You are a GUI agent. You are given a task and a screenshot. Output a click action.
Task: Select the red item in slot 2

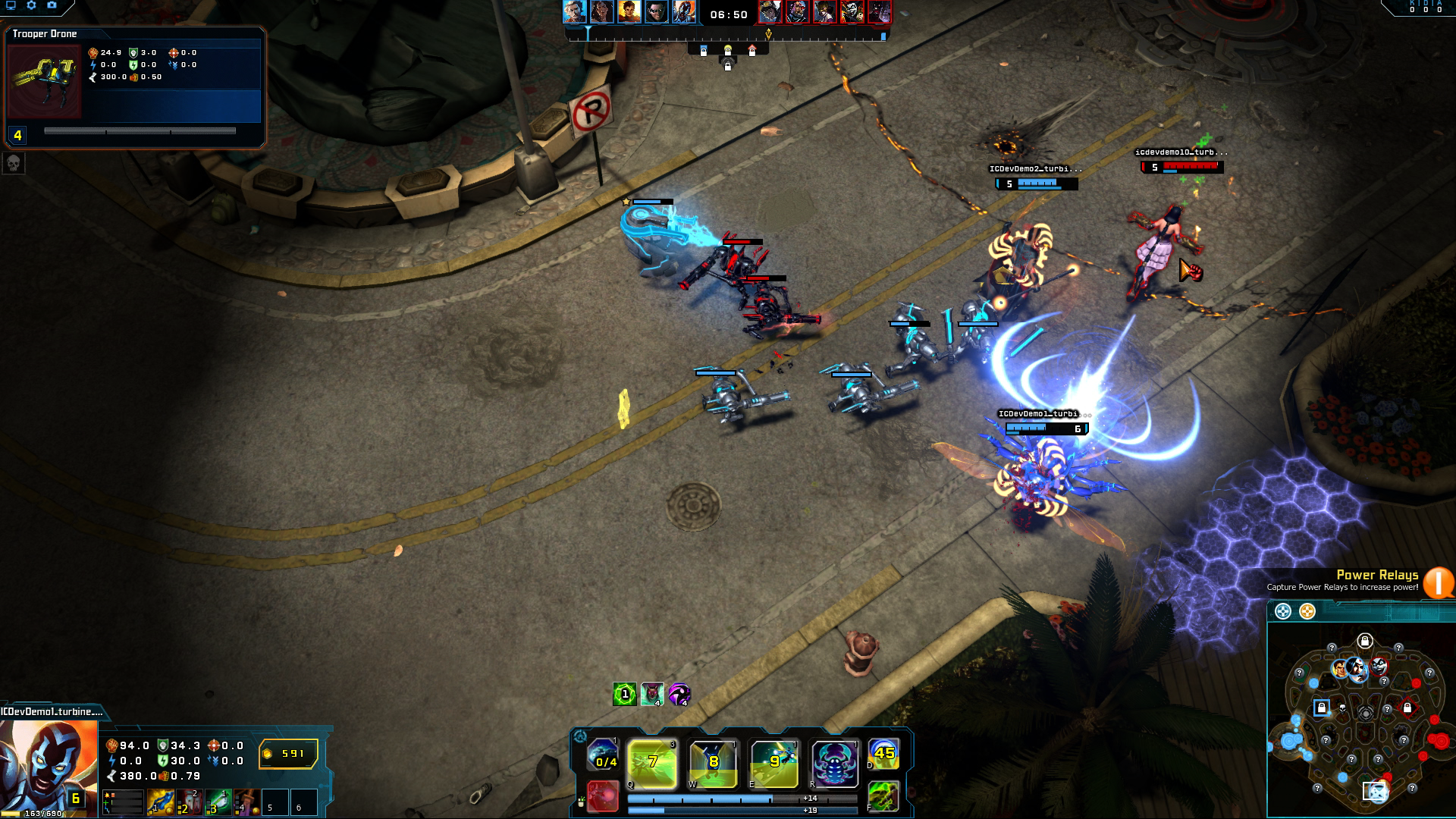pos(189,802)
